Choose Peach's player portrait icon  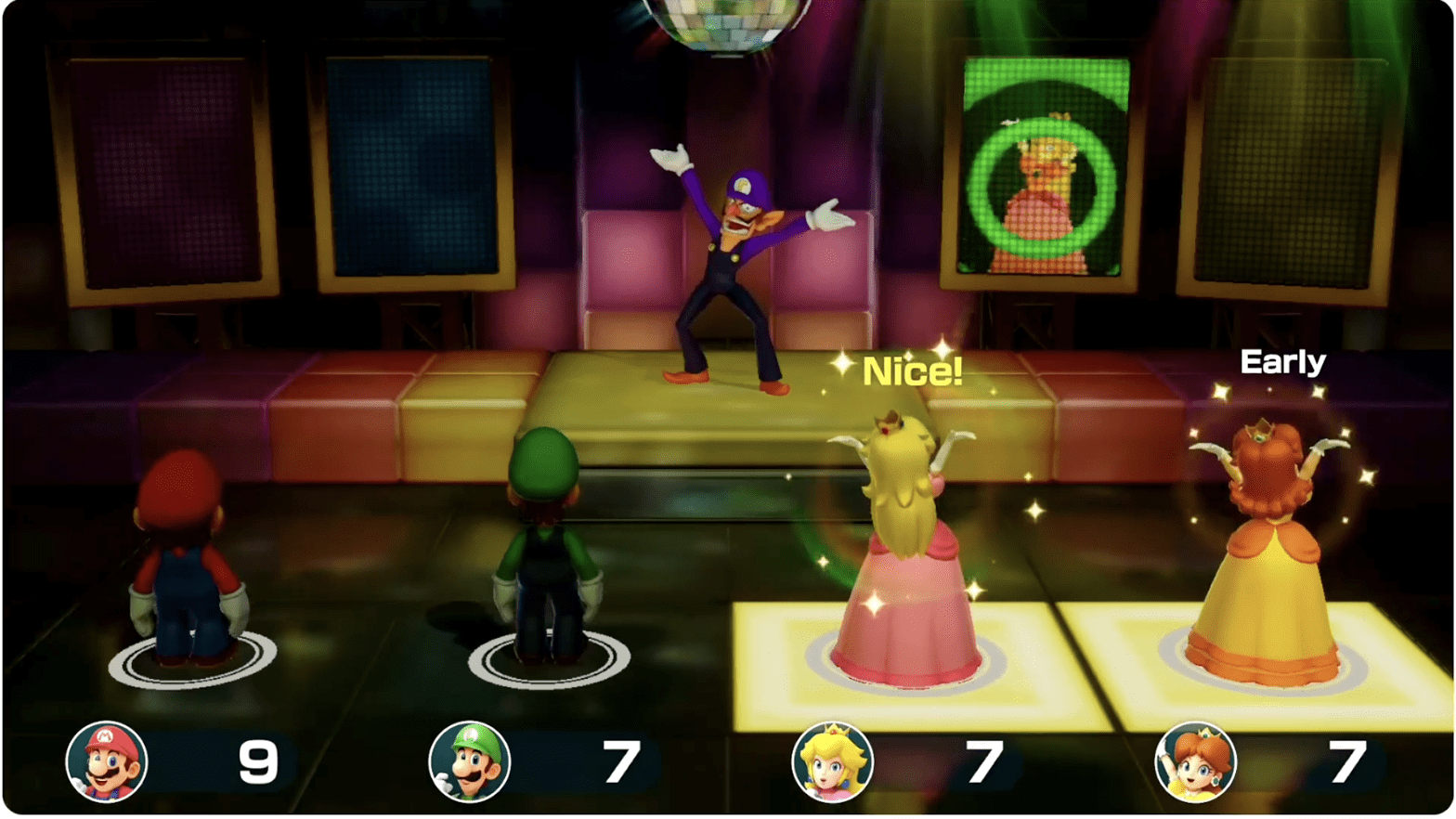pos(832,761)
